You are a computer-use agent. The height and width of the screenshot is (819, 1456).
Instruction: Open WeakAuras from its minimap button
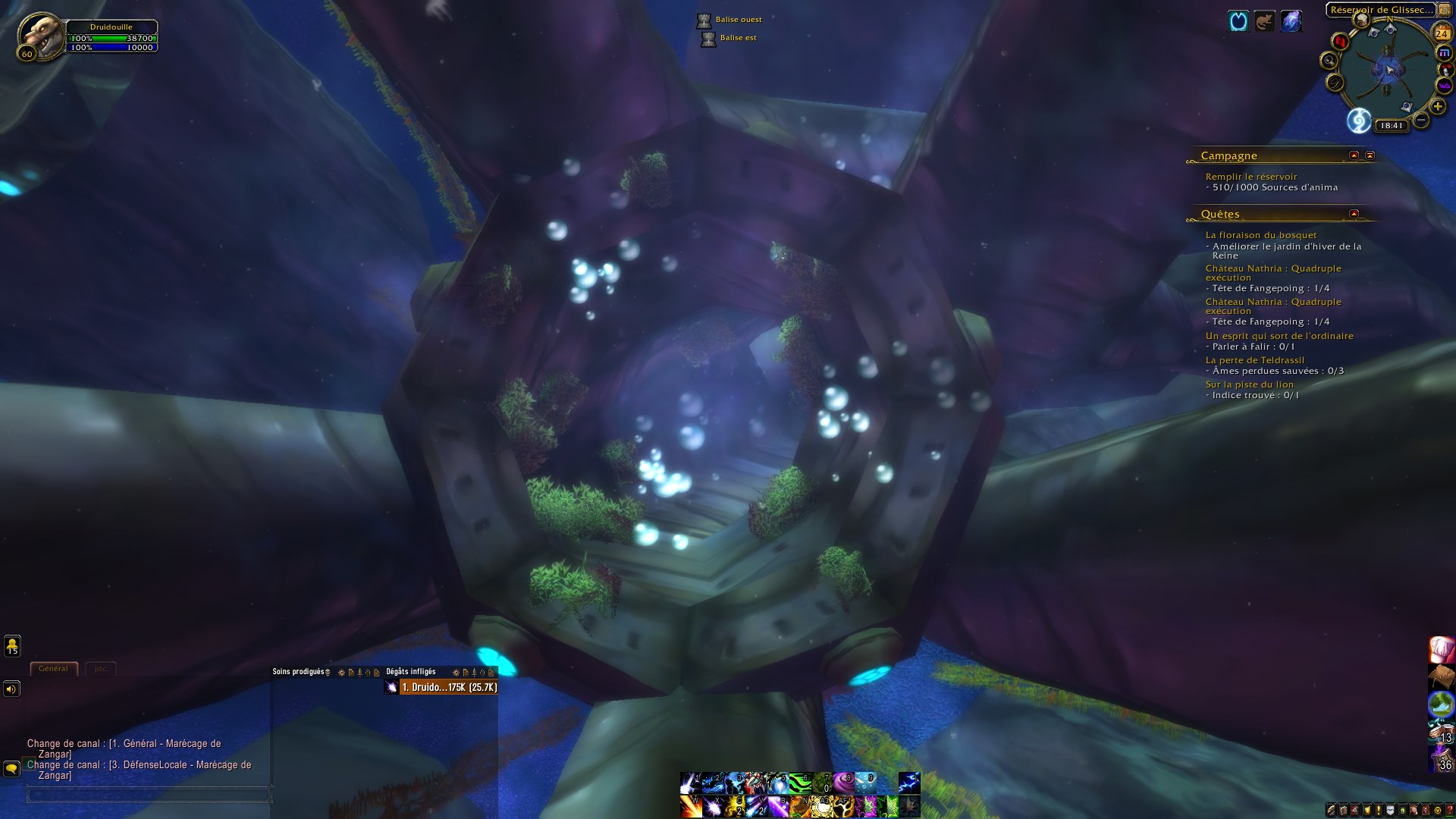[1445, 83]
